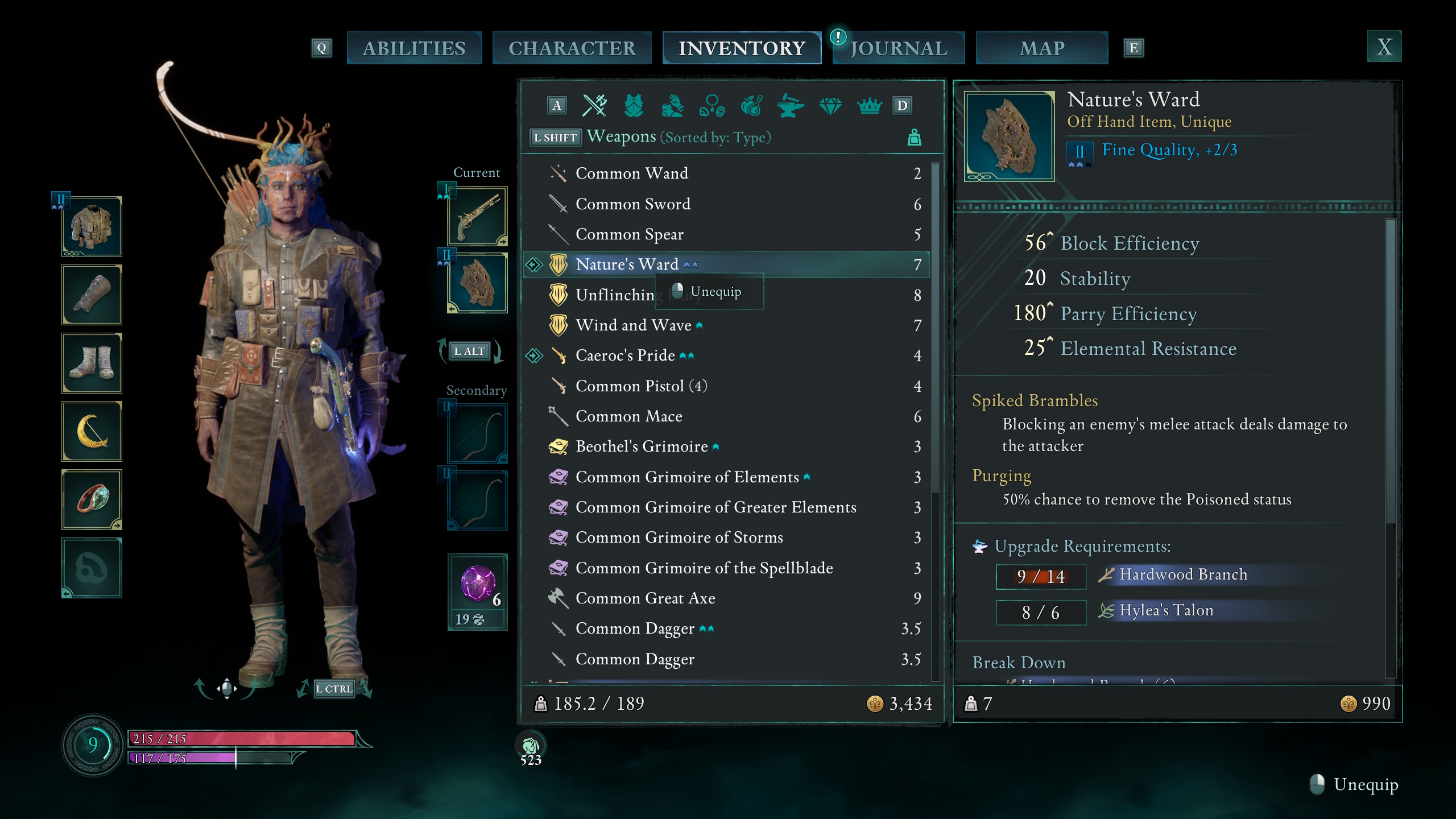
Task: Choose Unequip in the context menu
Action: 715,292
